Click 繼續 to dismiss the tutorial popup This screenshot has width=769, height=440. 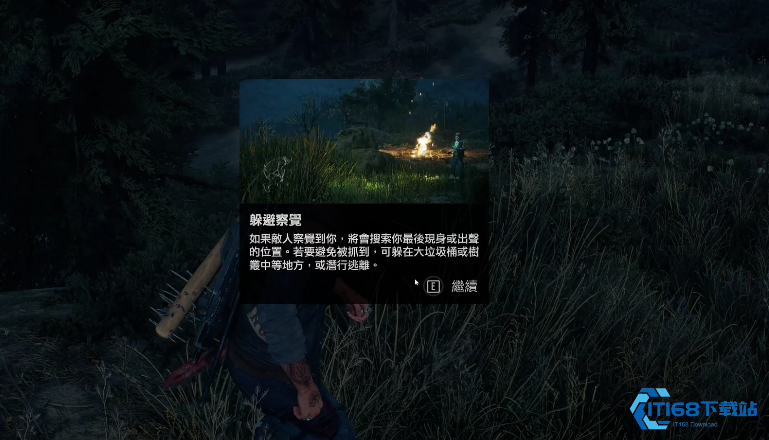click(463, 287)
